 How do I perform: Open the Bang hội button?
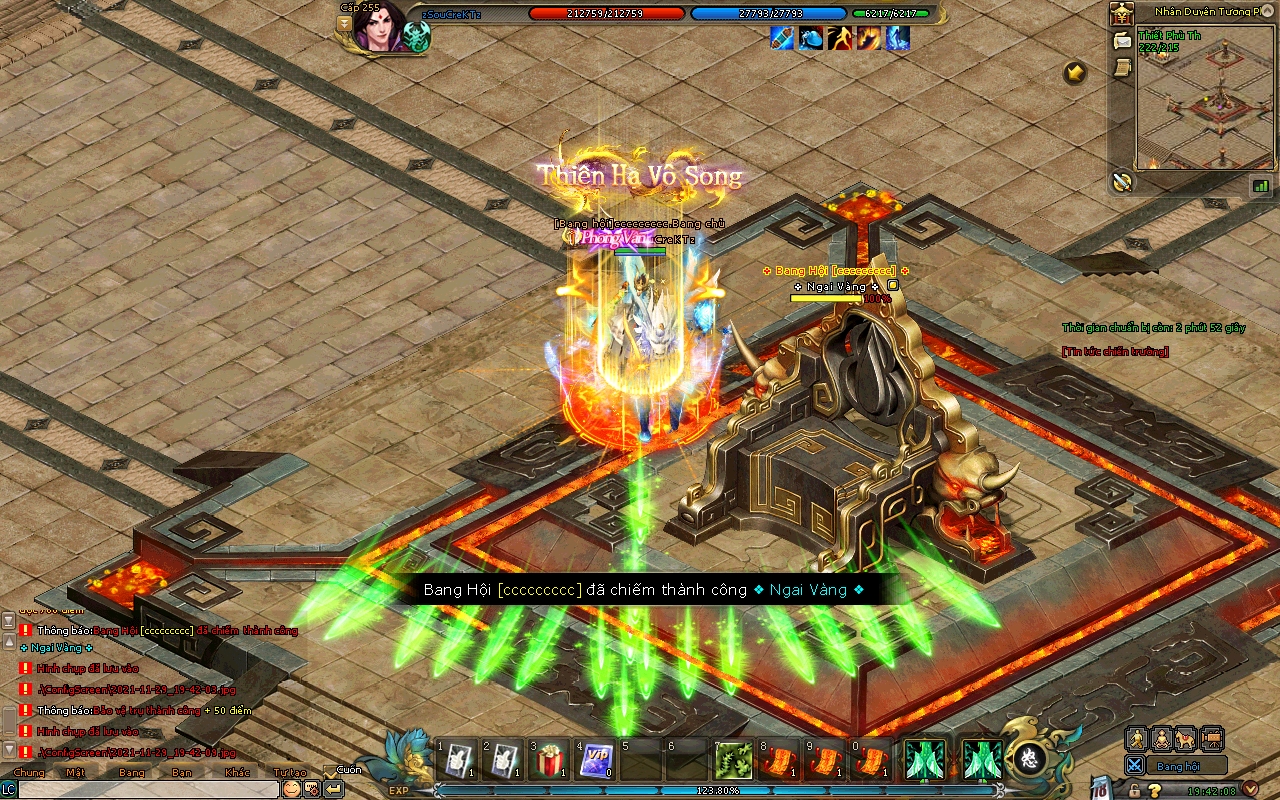coord(1177,766)
